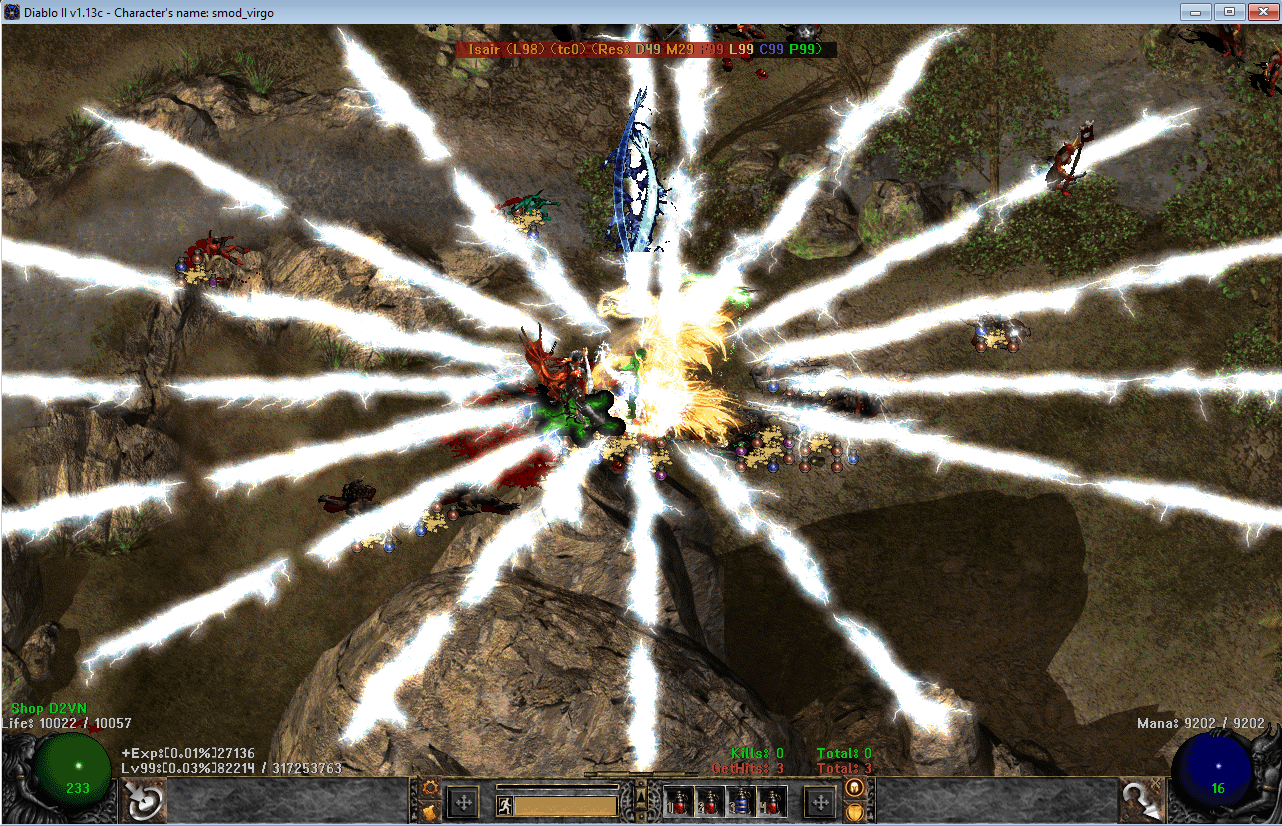Click the orange scroll icon
The width and height of the screenshot is (1282, 826).
pyautogui.click(x=430, y=810)
